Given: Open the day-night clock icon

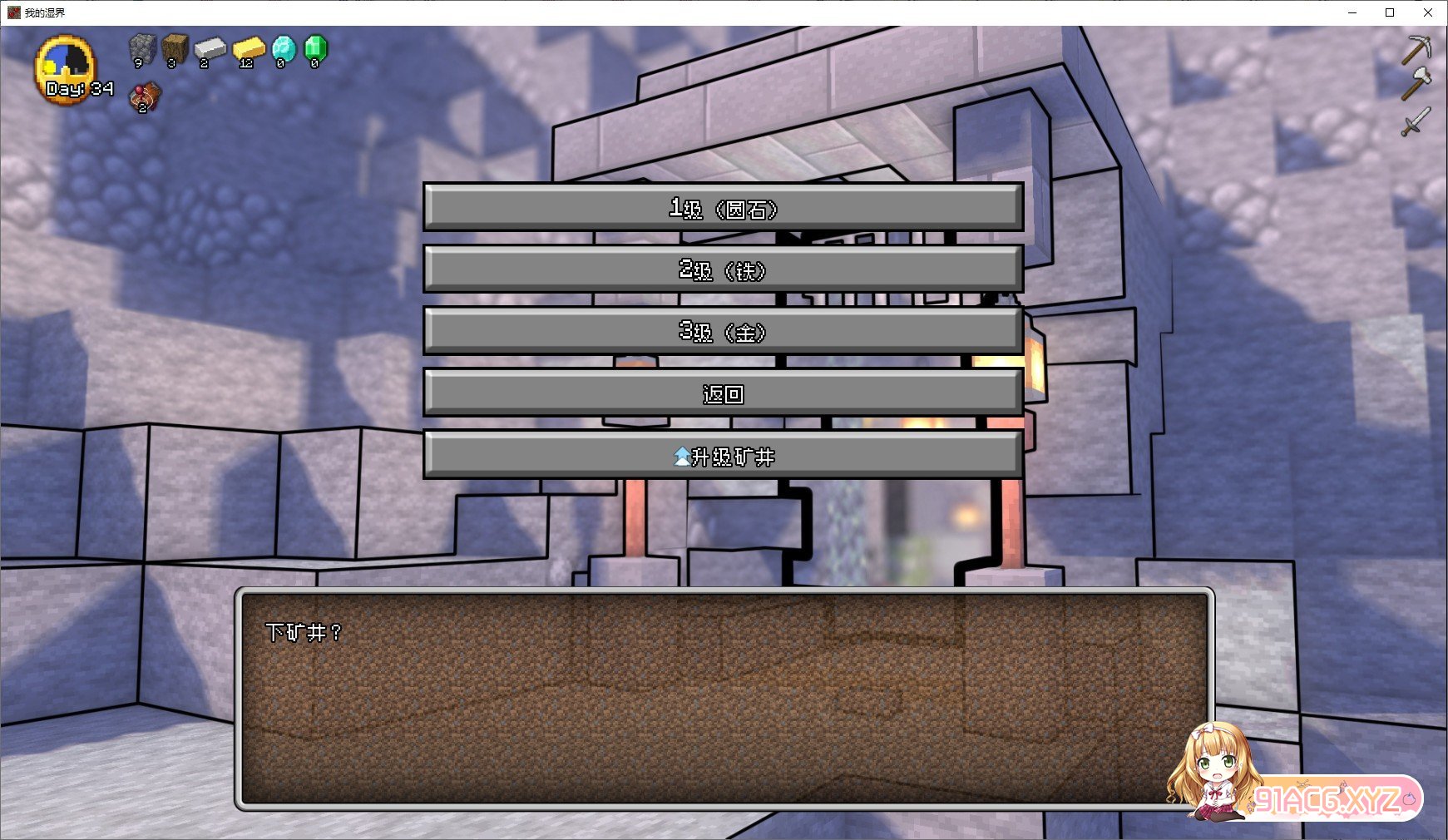Looking at the screenshot, I should [66, 64].
